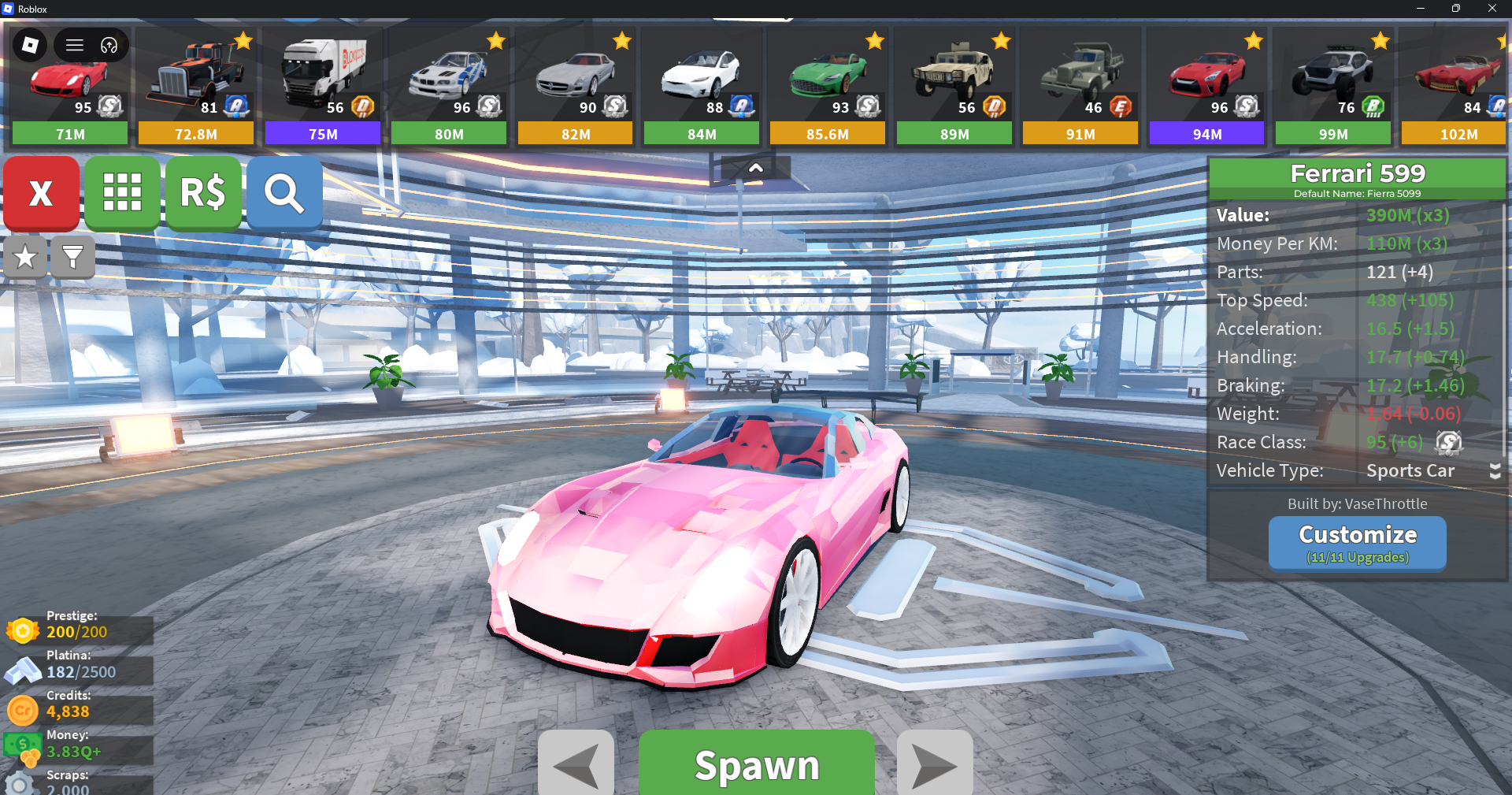Viewport: 1512px width, 795px height.
Task: Close the vehicle menu with red X
Action: [x=41, y=192]
